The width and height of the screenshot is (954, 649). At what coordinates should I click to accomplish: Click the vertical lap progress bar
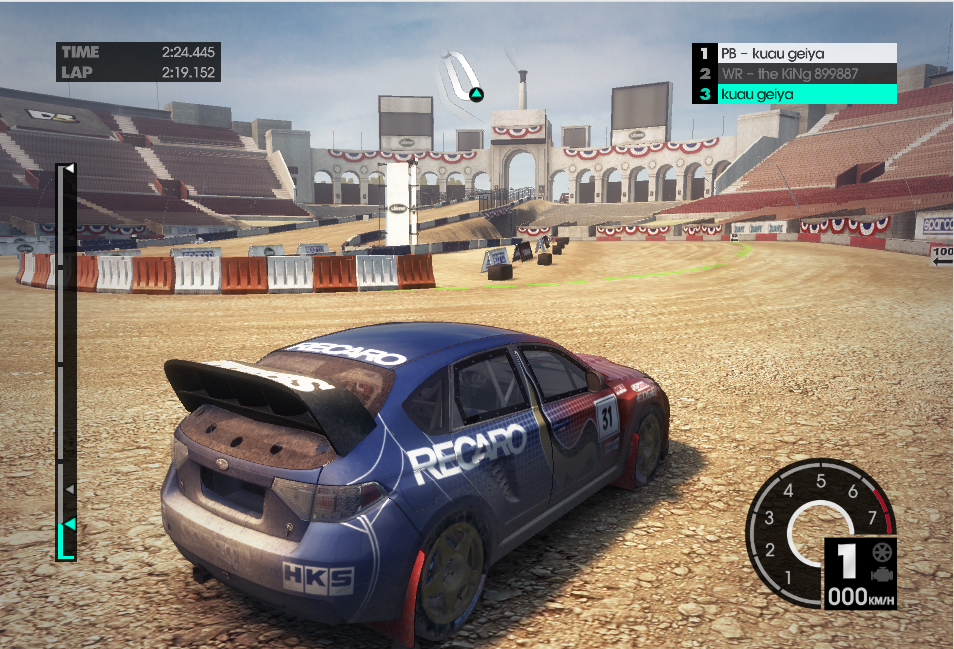point(65,360)
